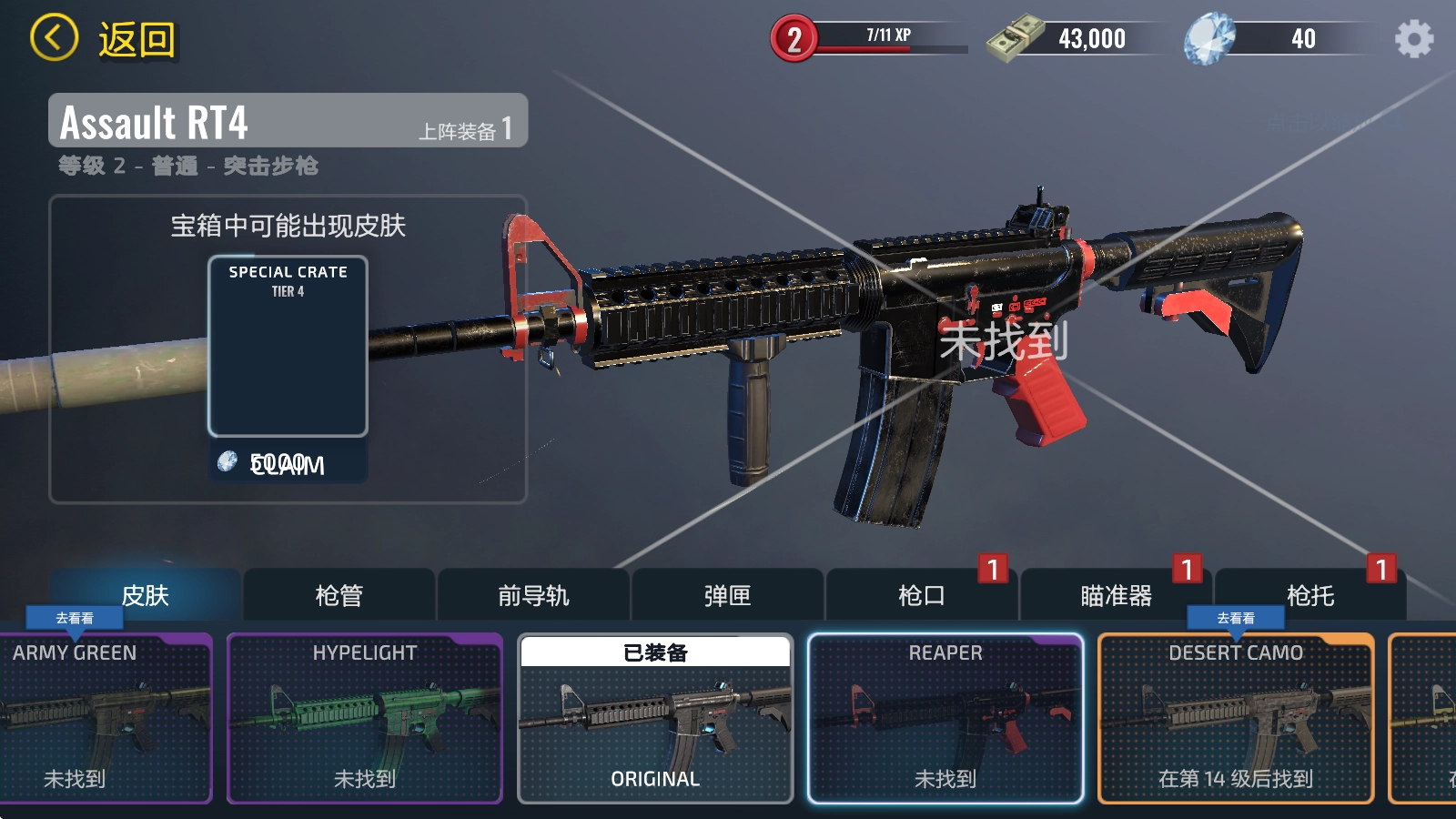The image size is (1456, 819).
Task: Open the settings gear icon
Action: [1413, 39]
